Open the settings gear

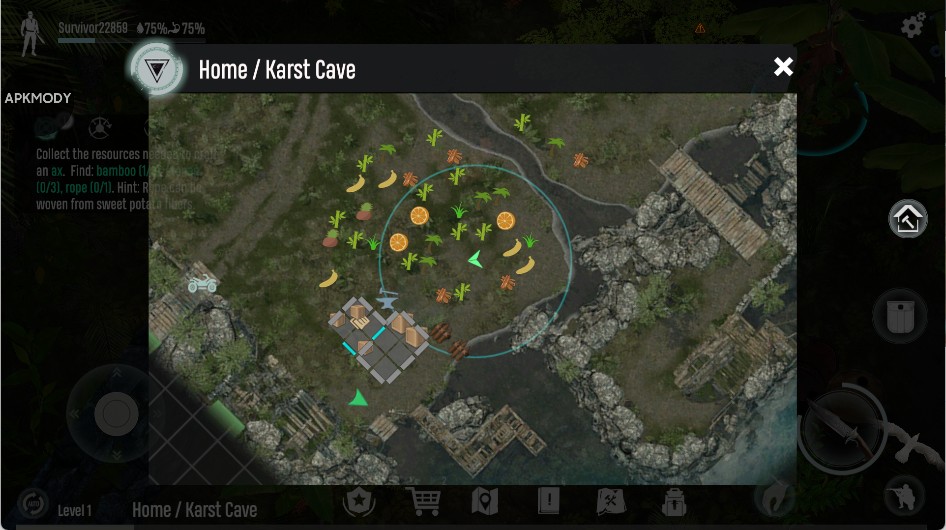click(913, 26)
